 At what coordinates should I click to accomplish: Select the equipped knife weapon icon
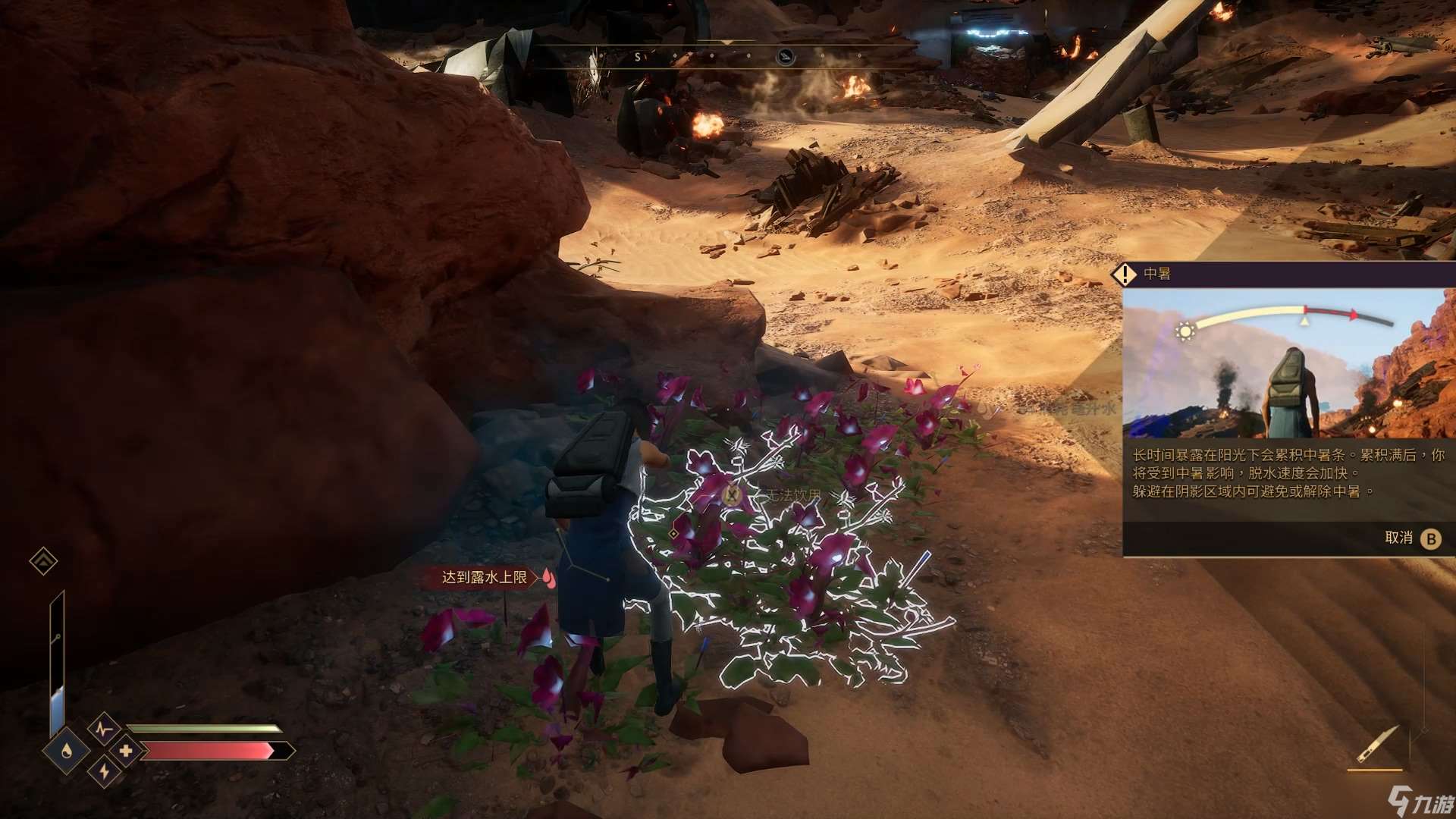point(1375,745)
